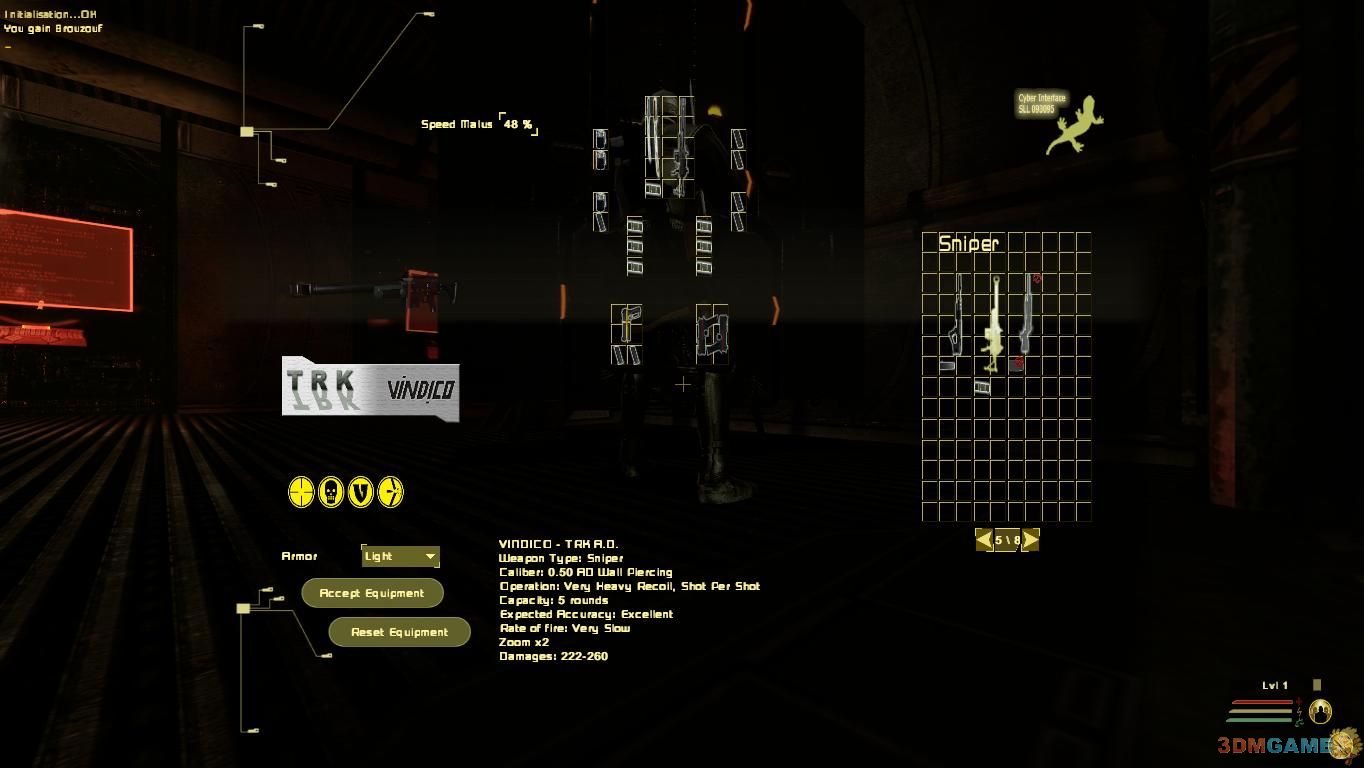Select the equipped rifle on character's back
Image resolution: width=1364 pixels, height=768 pixels.
(x=680, y=150)
